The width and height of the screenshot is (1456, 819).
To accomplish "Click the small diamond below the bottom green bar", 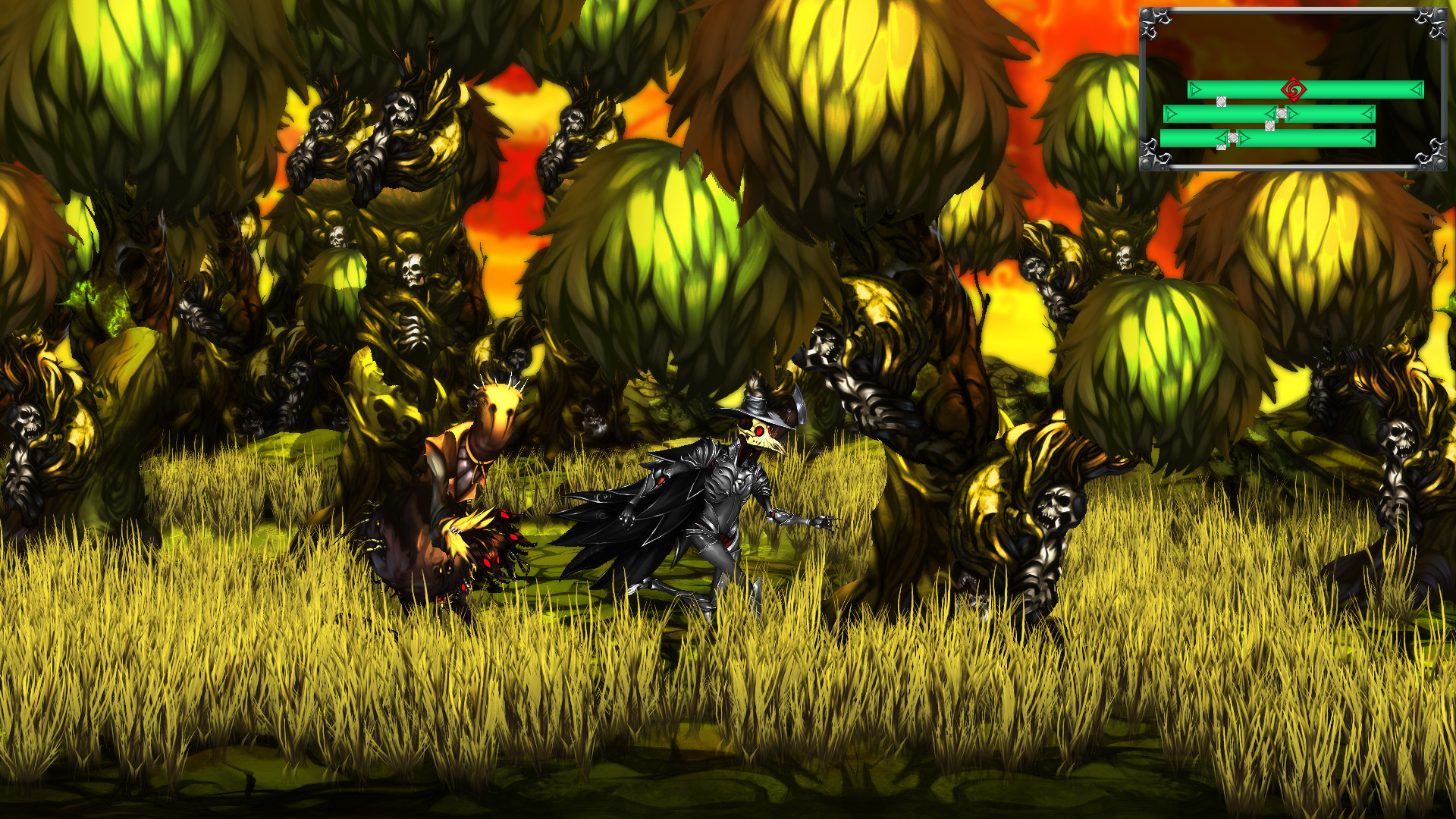I will (x=1221, y=147).
